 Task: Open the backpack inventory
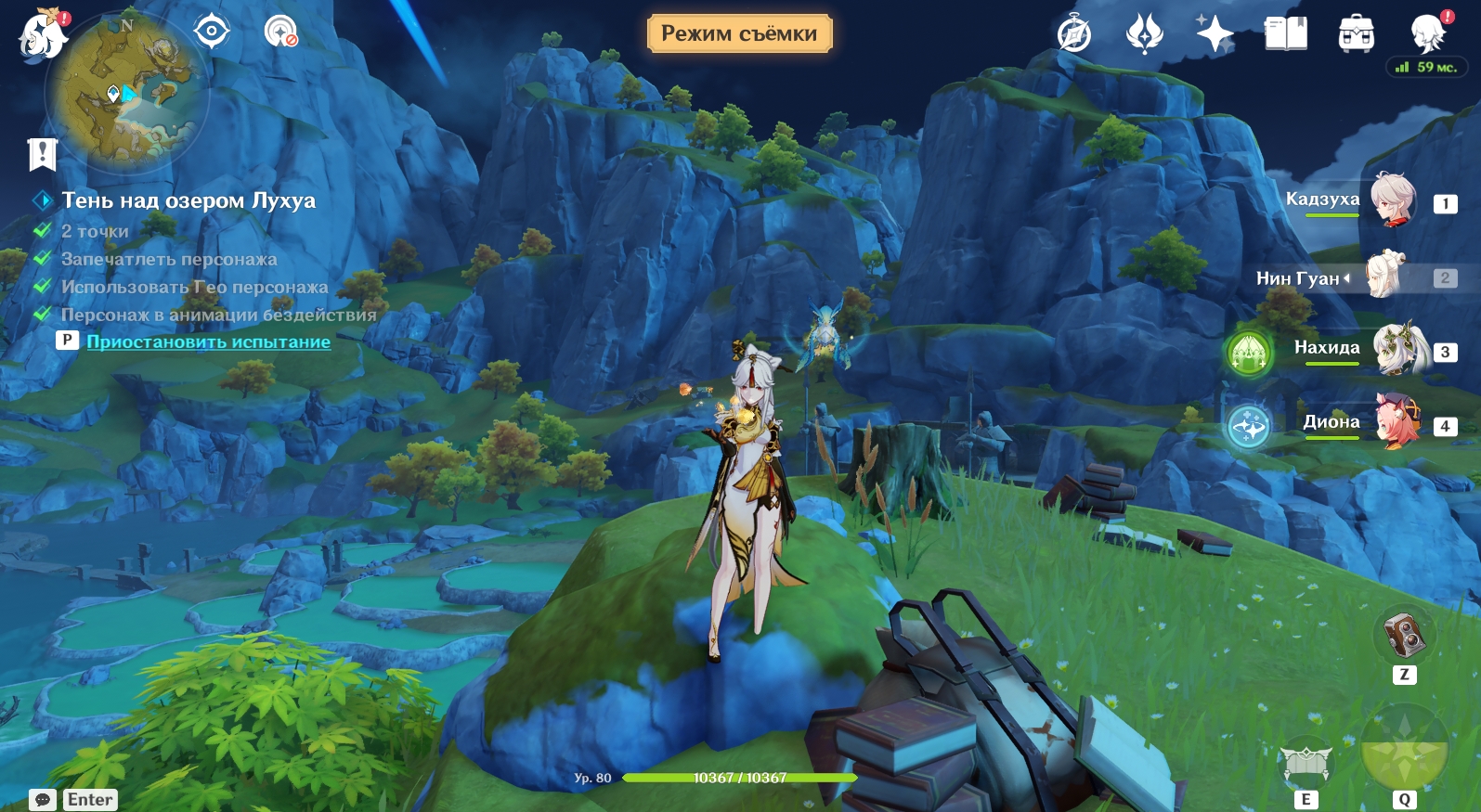click(x=1356, y=34)
